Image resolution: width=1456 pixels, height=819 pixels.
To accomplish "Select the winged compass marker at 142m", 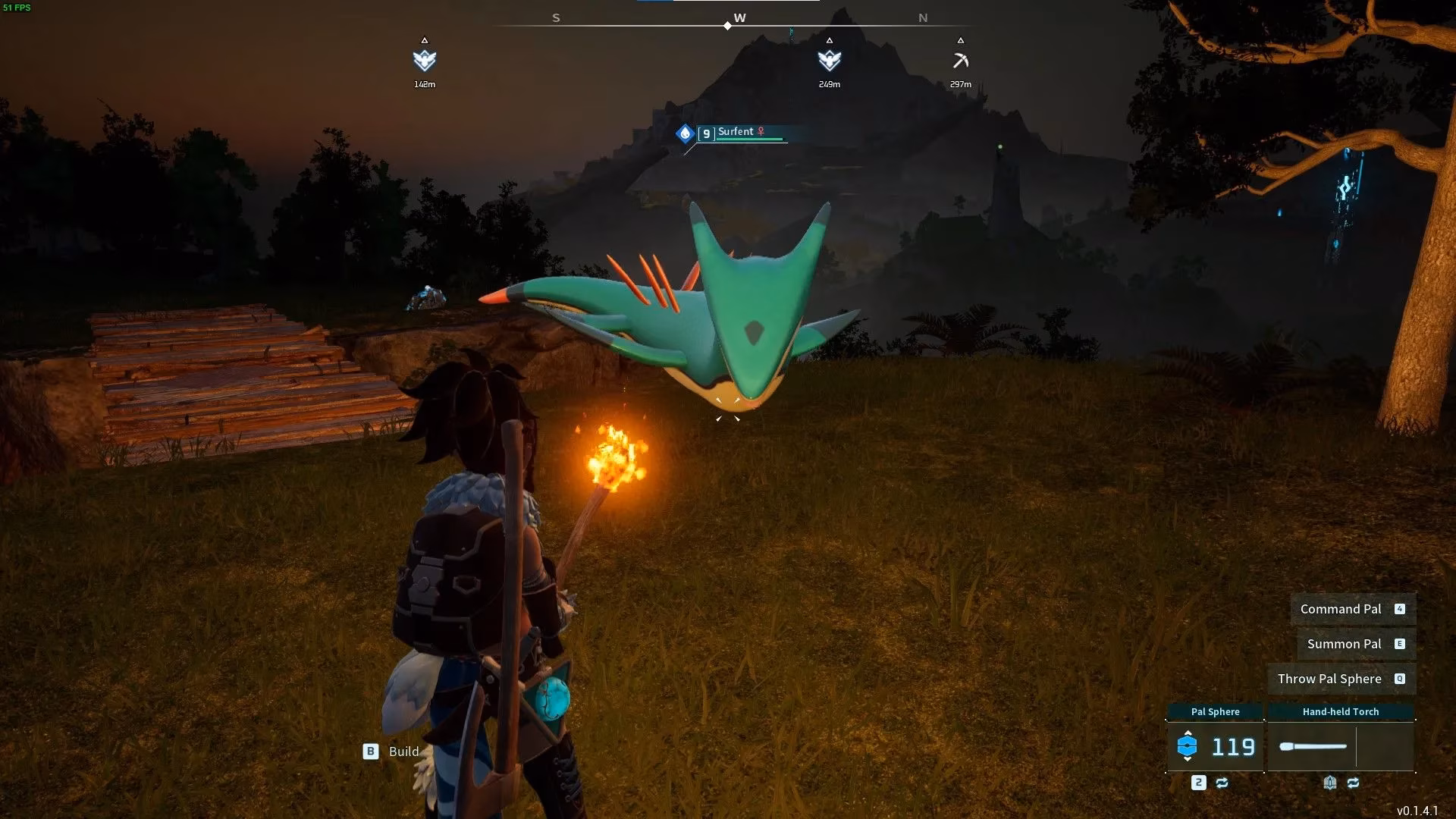I will (x=425, y=60).
